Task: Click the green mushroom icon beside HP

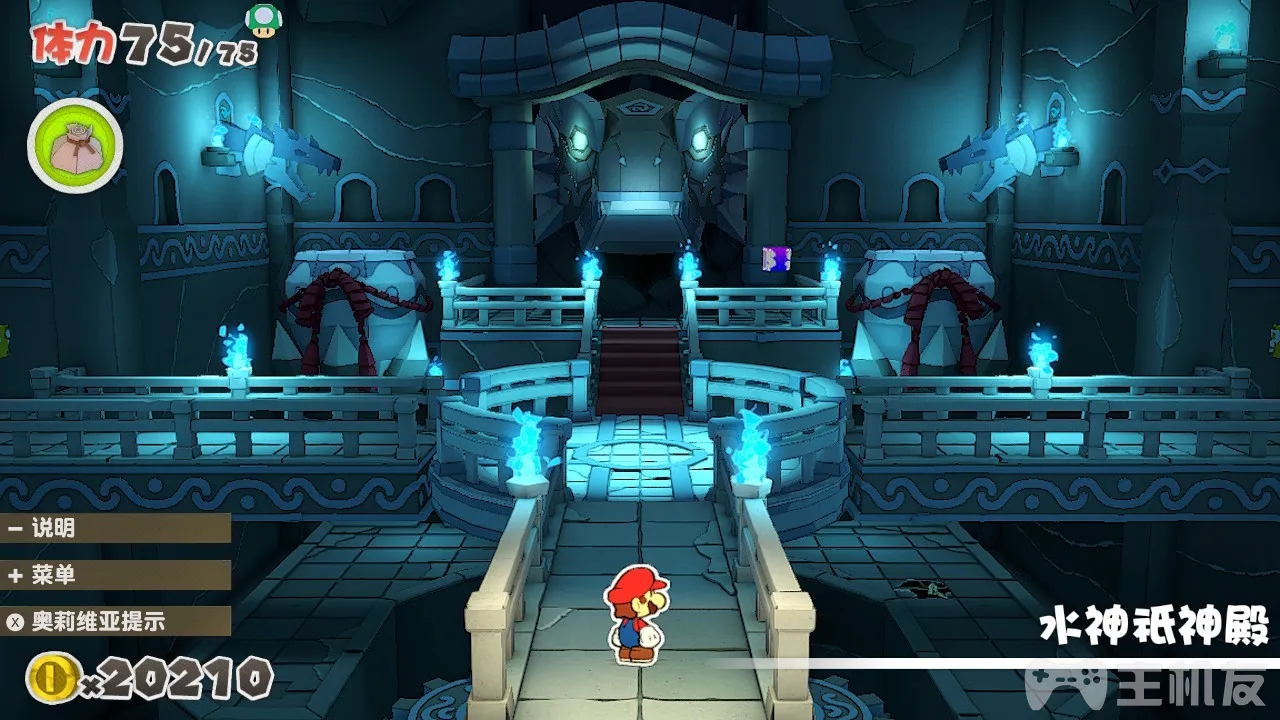Action: [x=263, y=20]
